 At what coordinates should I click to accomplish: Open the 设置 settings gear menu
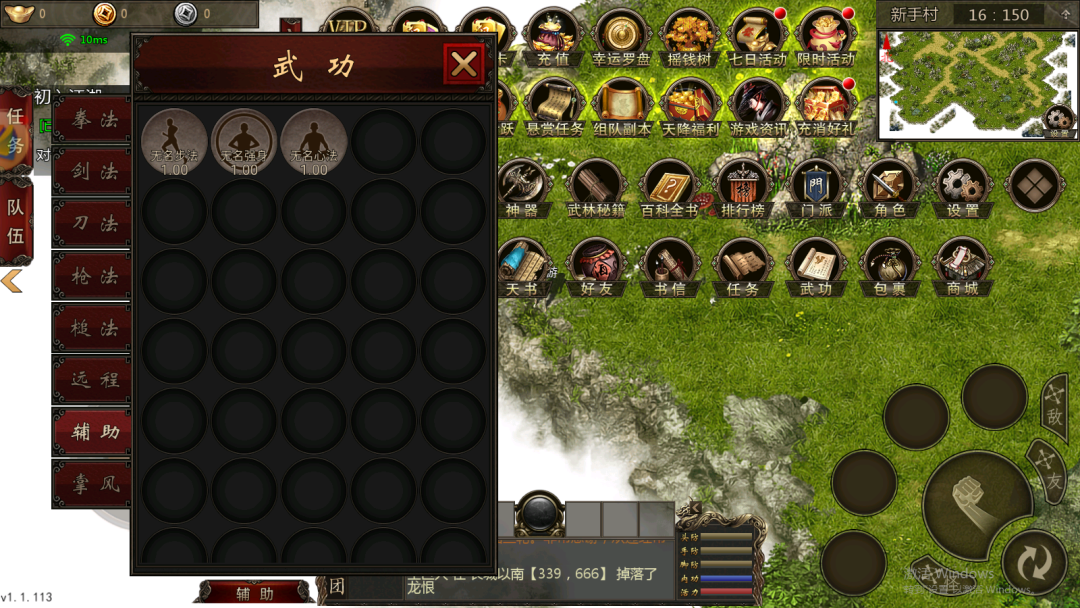tap(962, 187)
